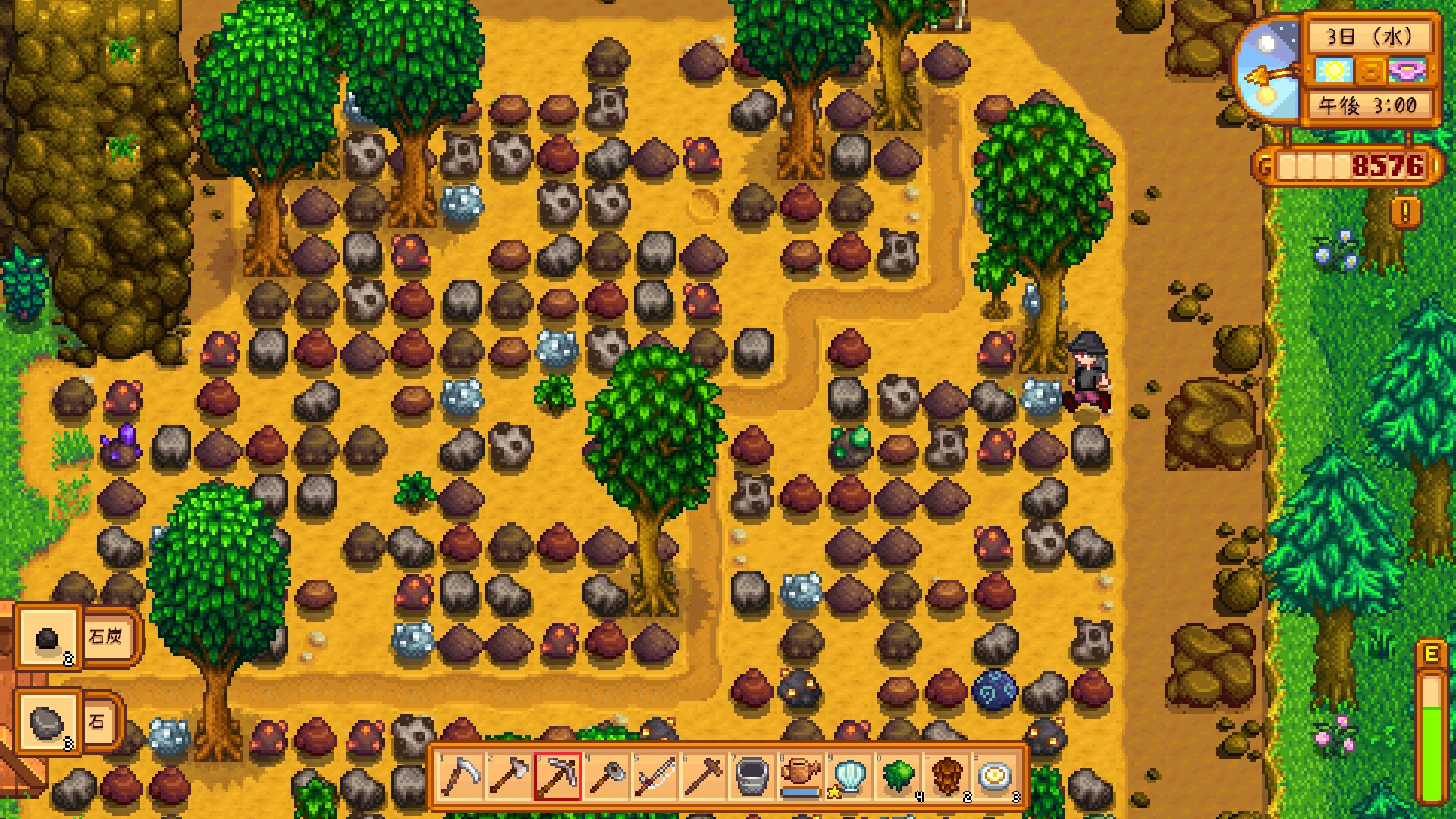The height and width of the screenshot is (819, 1456).
Task: Open the quest journal exclamation icon
Action: 1405,212
